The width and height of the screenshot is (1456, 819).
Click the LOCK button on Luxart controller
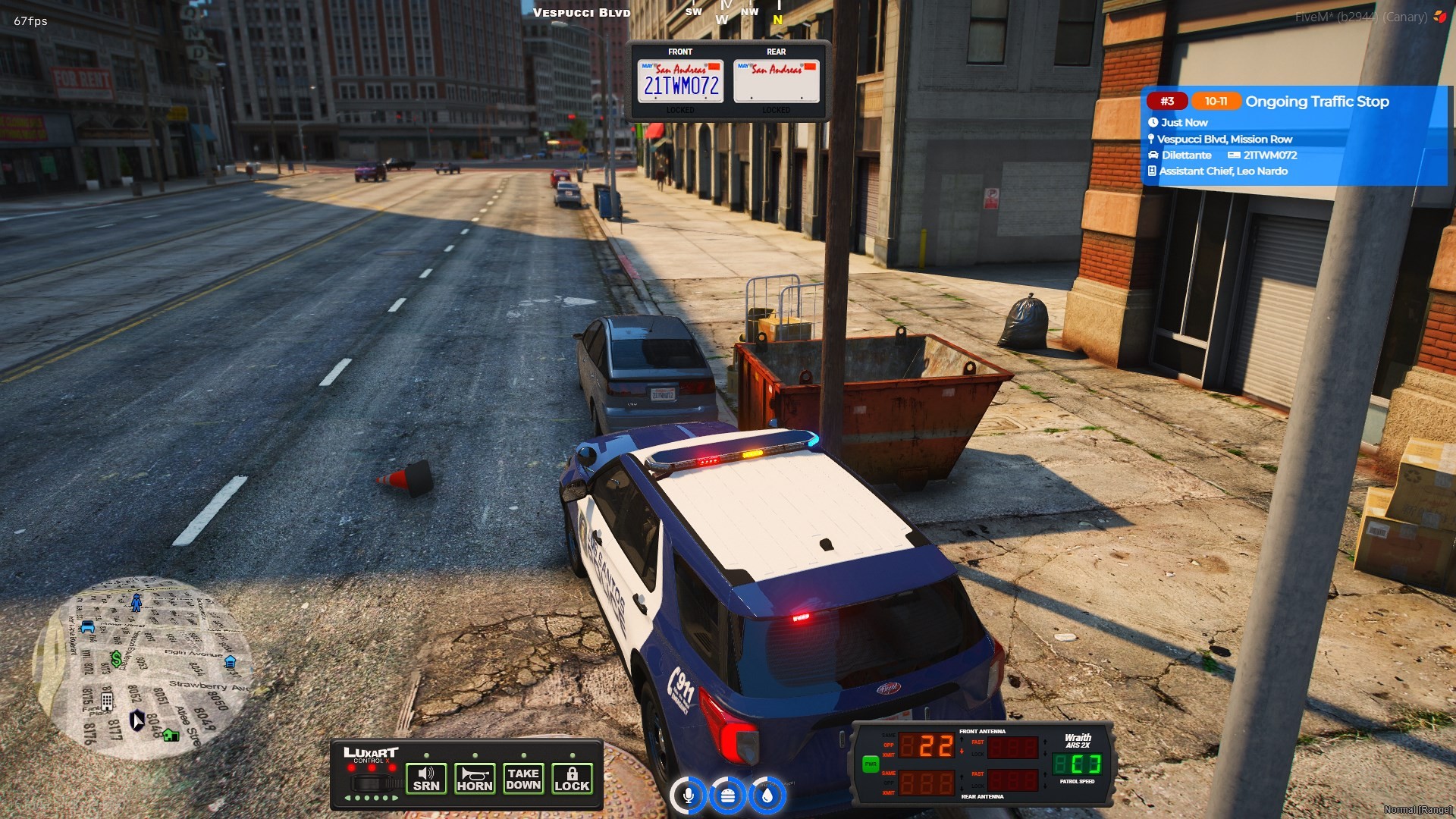tap(572, 779)
